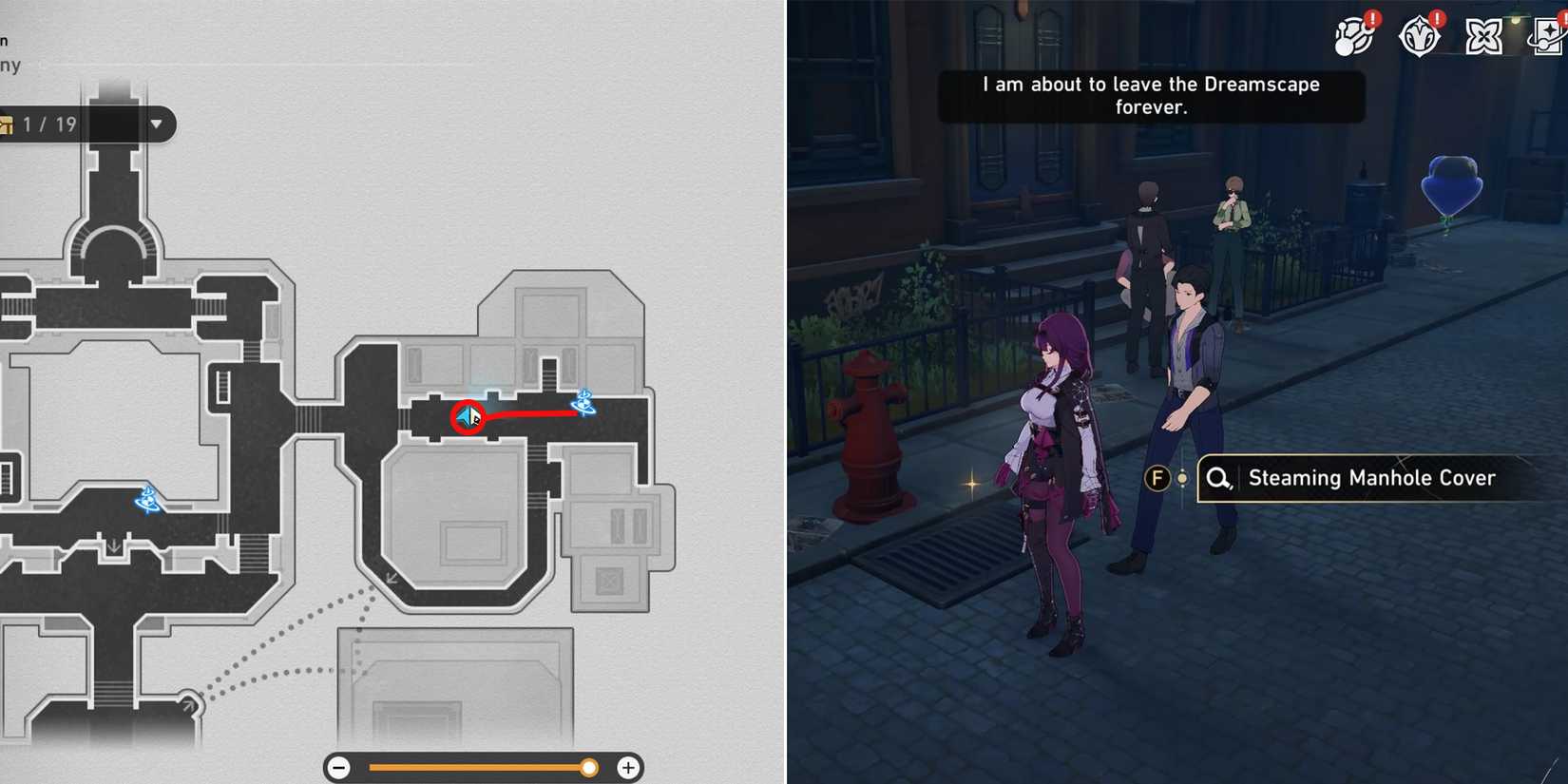Select the player direction marker on the map
Viewport: 1568px width, 784px height.
pos(467,416)
